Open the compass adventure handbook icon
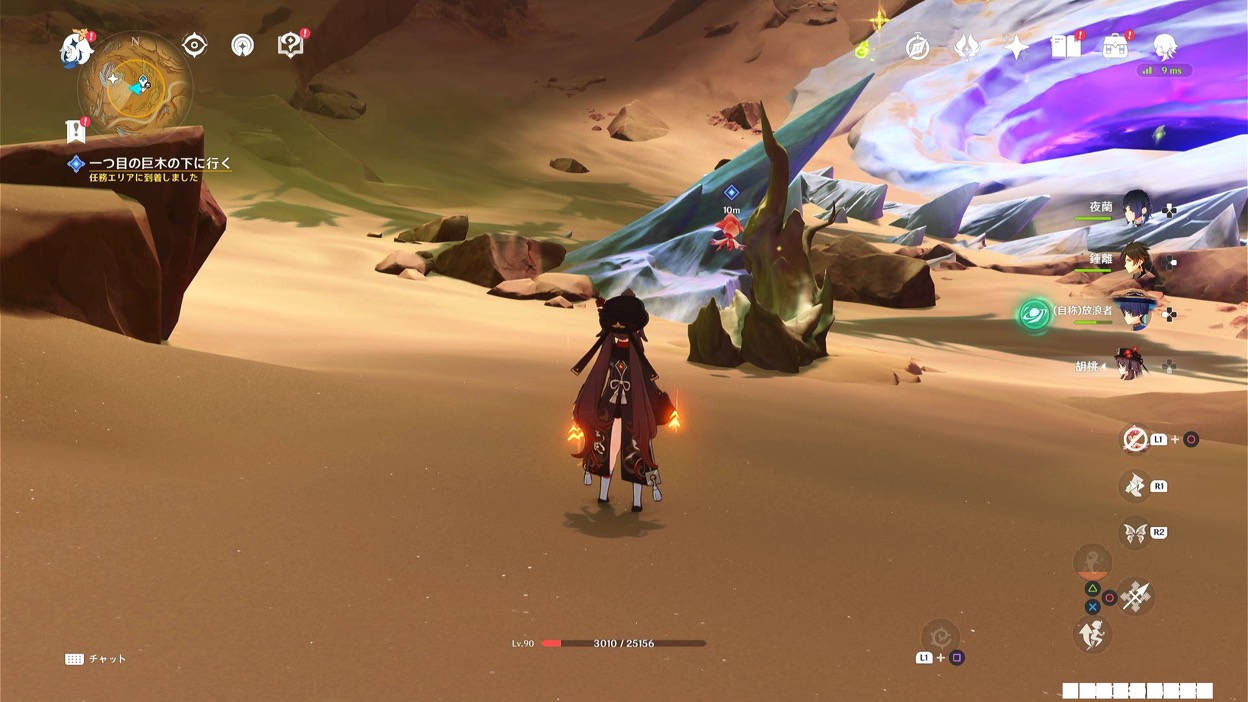This screenshot has height=702, width=1248. pos(917,47)
